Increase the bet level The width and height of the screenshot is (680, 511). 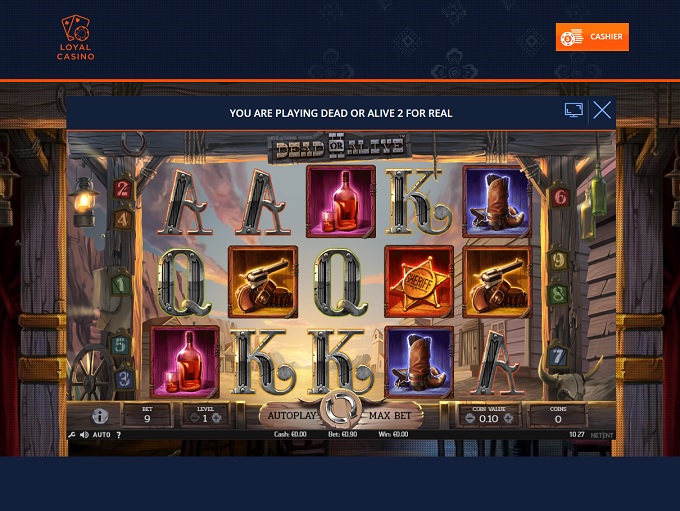pos(216,418)
